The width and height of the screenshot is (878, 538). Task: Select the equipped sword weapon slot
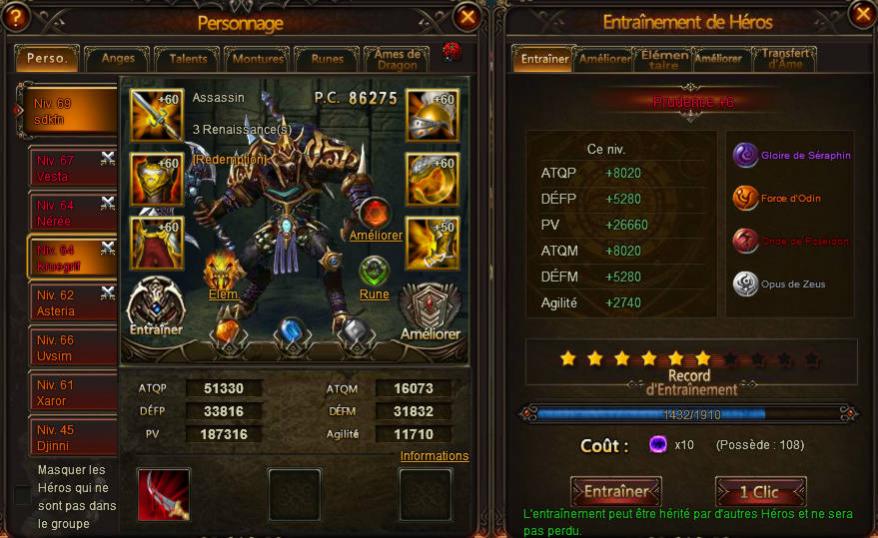point(157,115)
